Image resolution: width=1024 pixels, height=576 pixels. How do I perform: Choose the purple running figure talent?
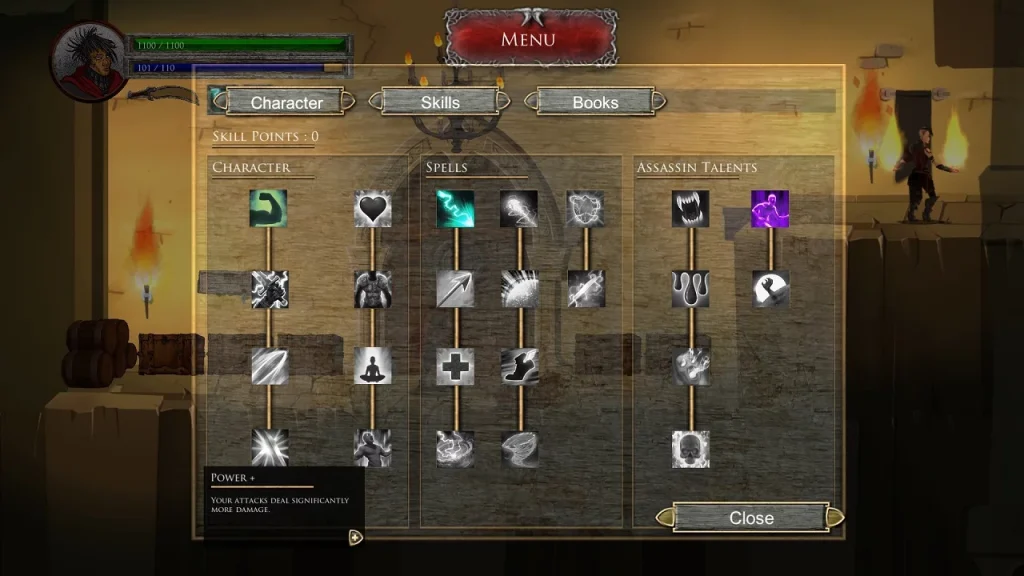click(770, 209)
